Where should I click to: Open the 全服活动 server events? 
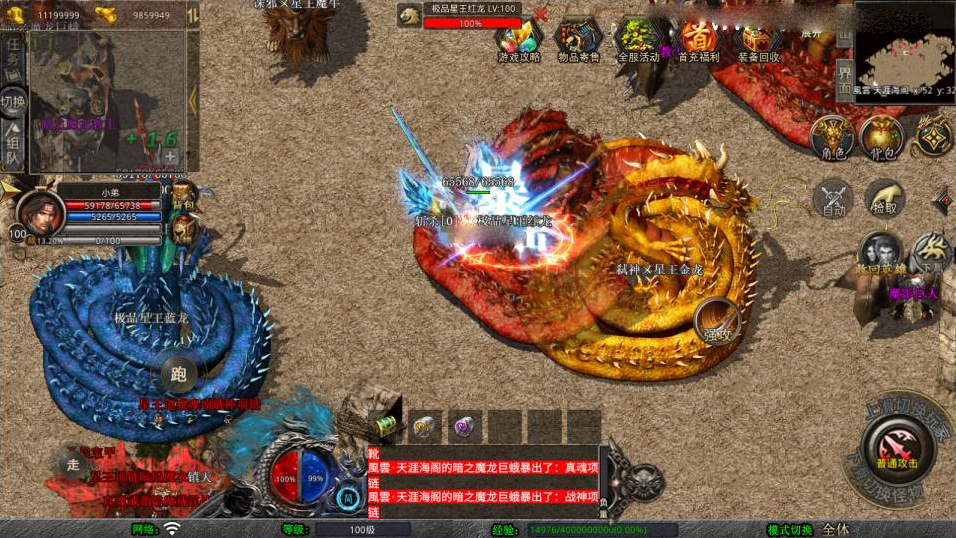pos(637,38)
